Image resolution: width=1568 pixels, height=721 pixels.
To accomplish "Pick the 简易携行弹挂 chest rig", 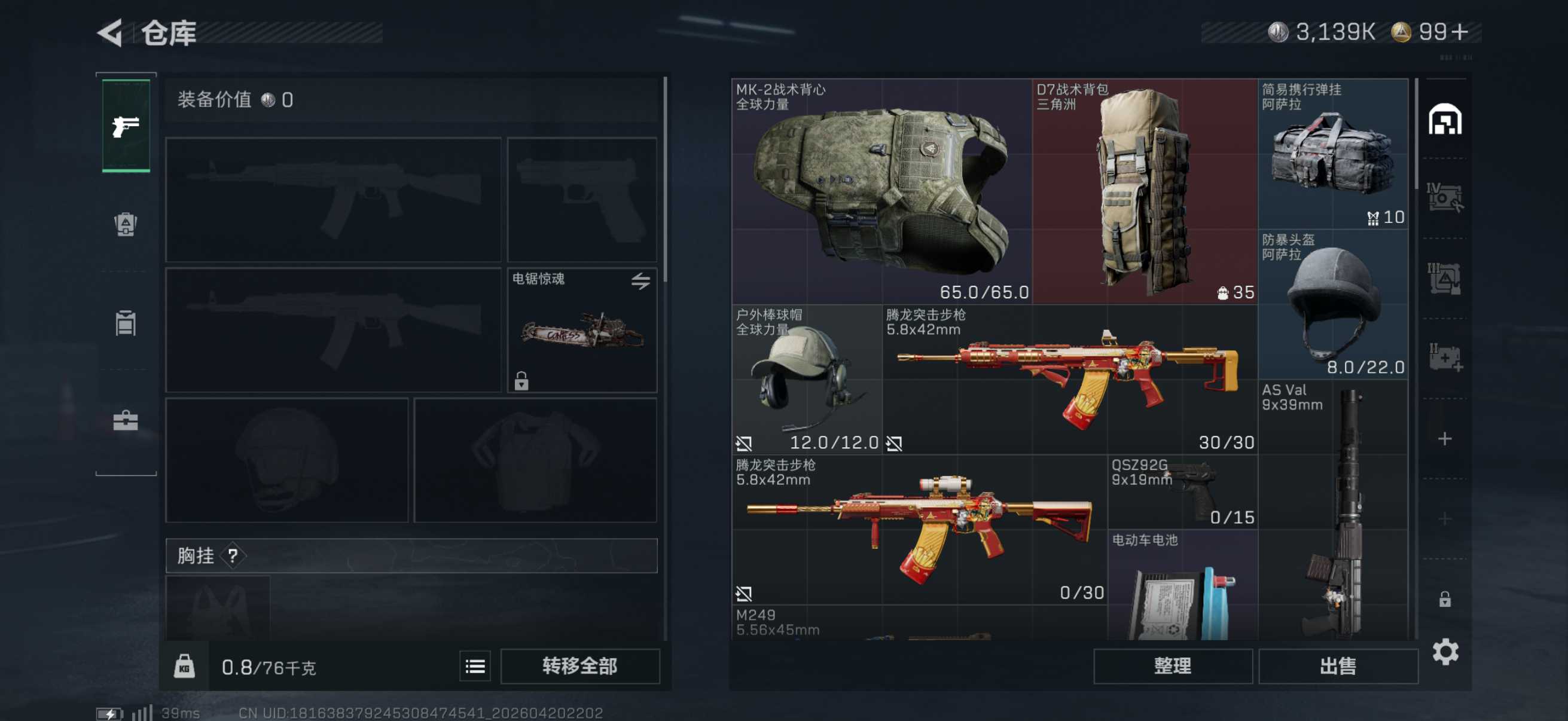I will [x=1332, y=153].
